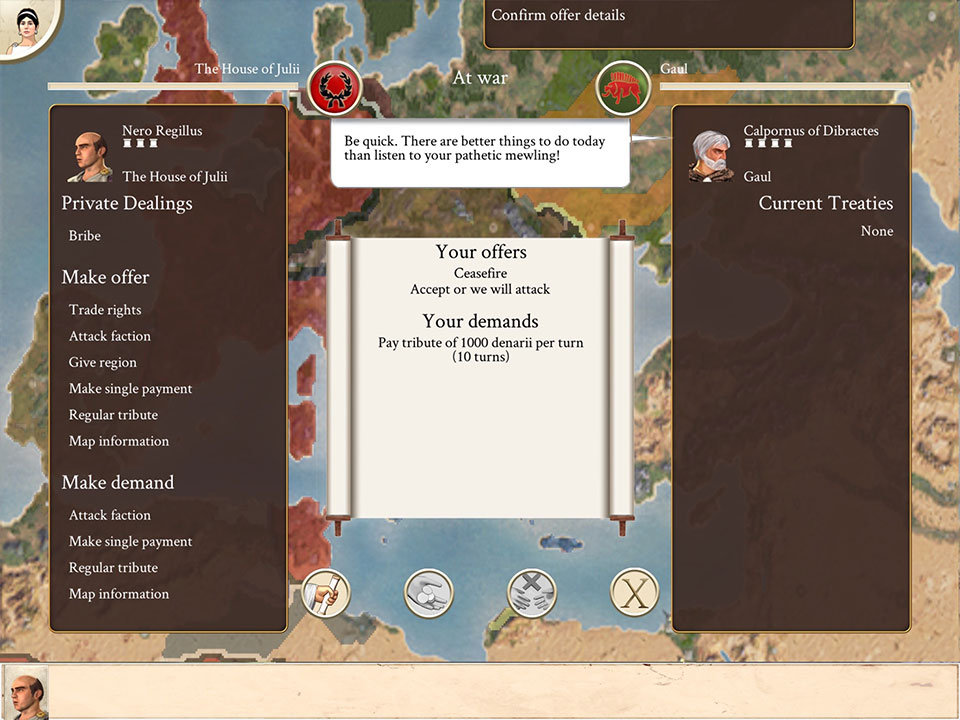Choose Regular tribute under Make offer
This screenshot has height=720, width=960.
click(113, 415)
